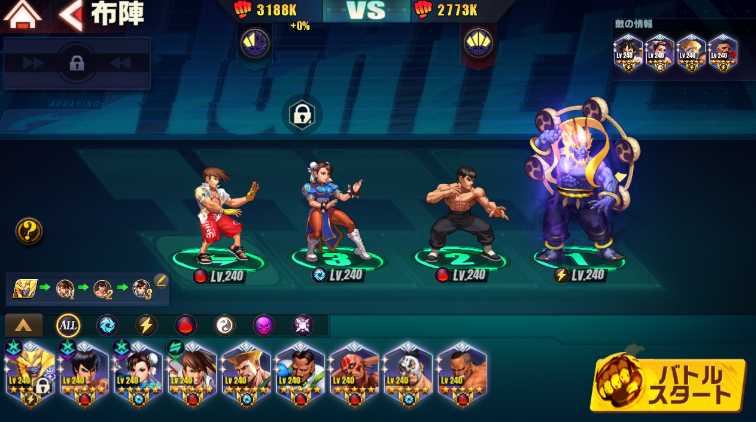This screenshot has height=422, width=756.
Task: Start the battle with バトルスタート
Action: tap(669, 383)
